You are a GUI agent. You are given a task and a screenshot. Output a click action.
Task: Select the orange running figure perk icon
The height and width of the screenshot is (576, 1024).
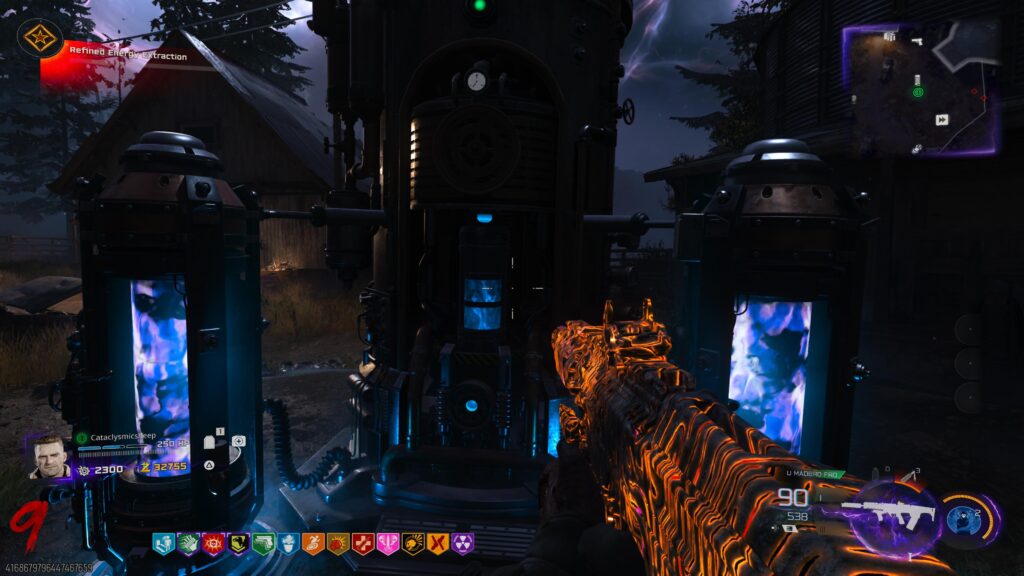(x=313, y=544)
